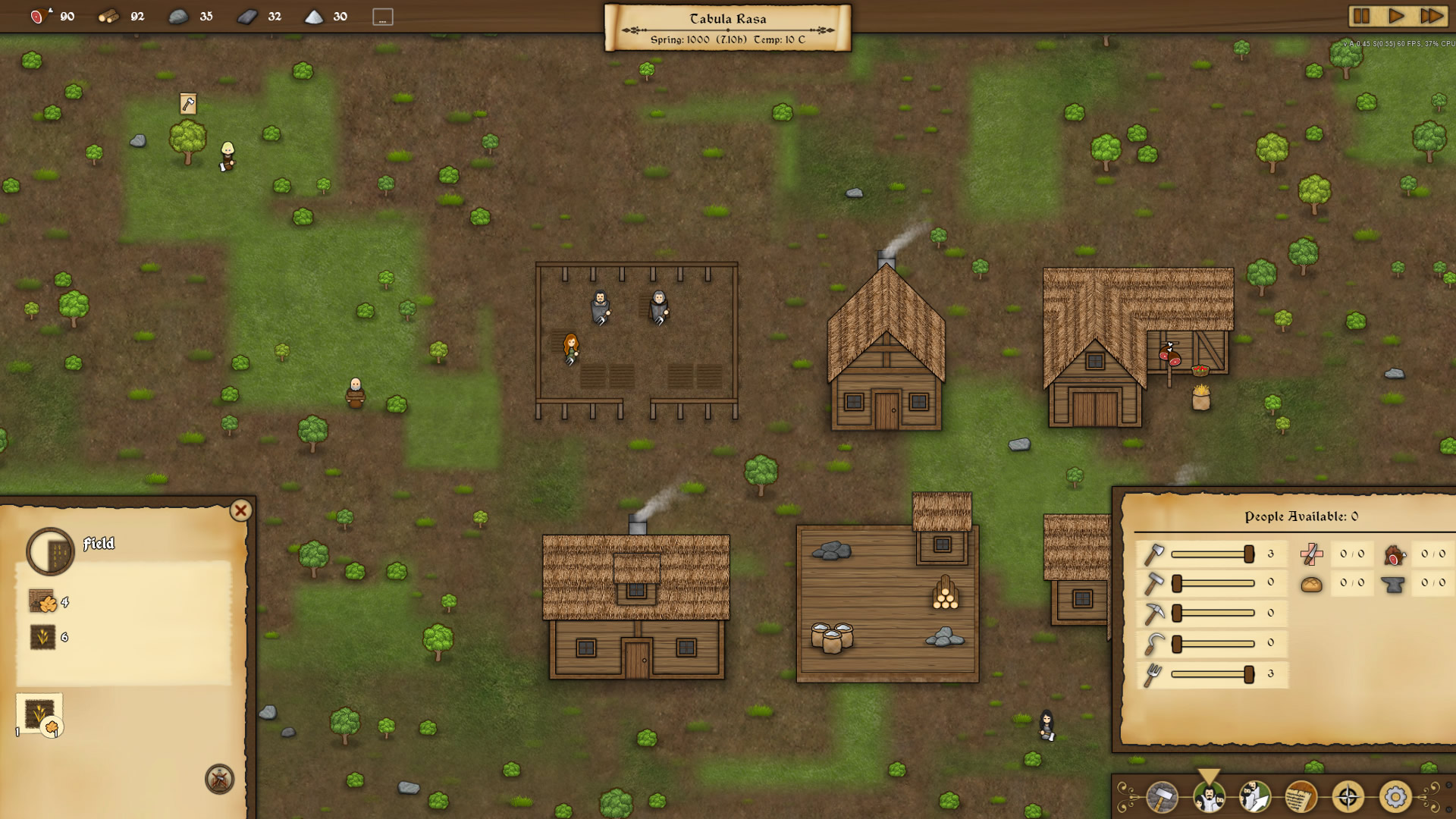Click the compass icon in bottom toolbar
This screenshot has width=1456, height=819.
pos(1348,796)
